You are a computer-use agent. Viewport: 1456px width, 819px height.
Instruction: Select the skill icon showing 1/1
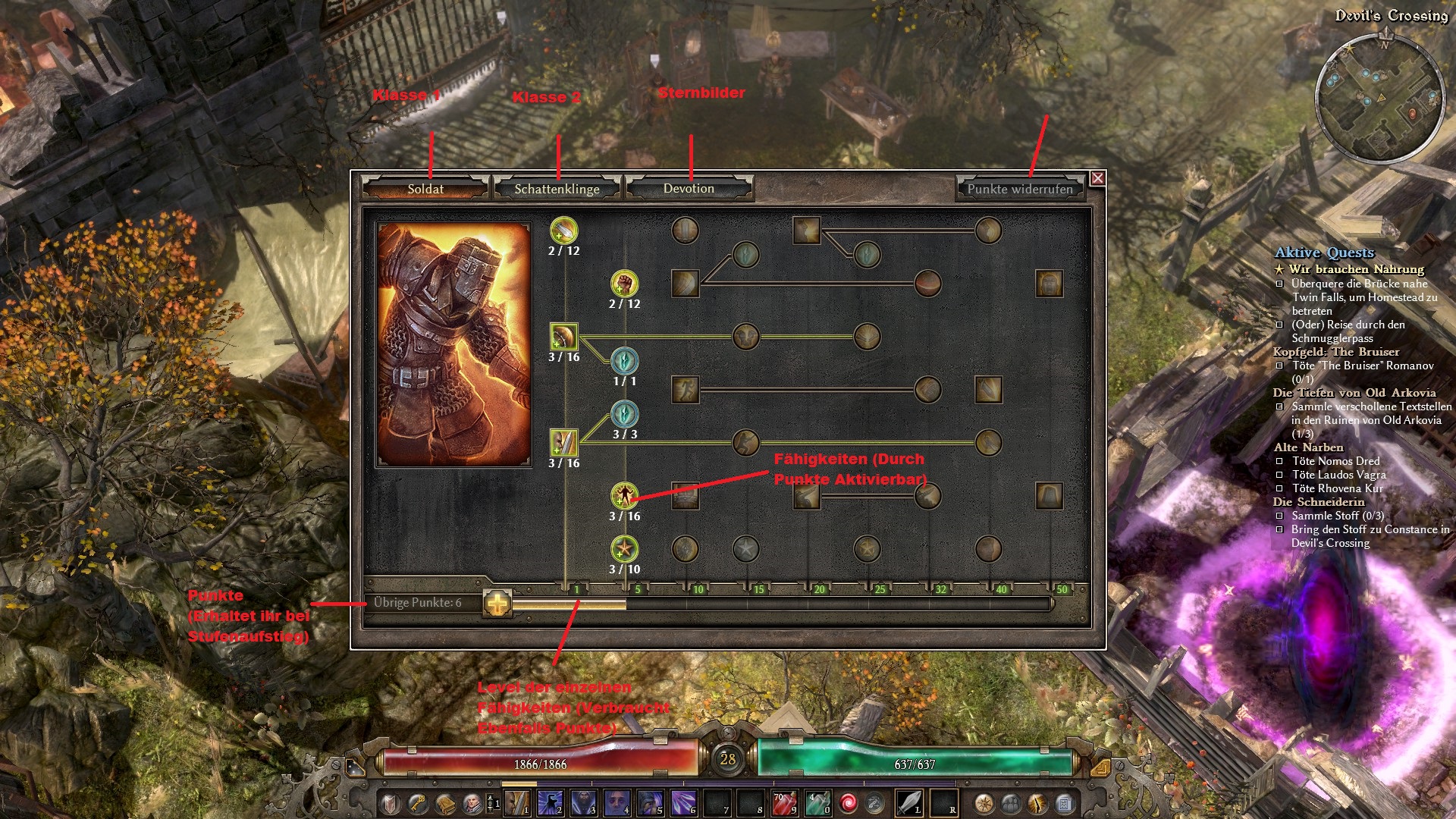pos(624,361)
